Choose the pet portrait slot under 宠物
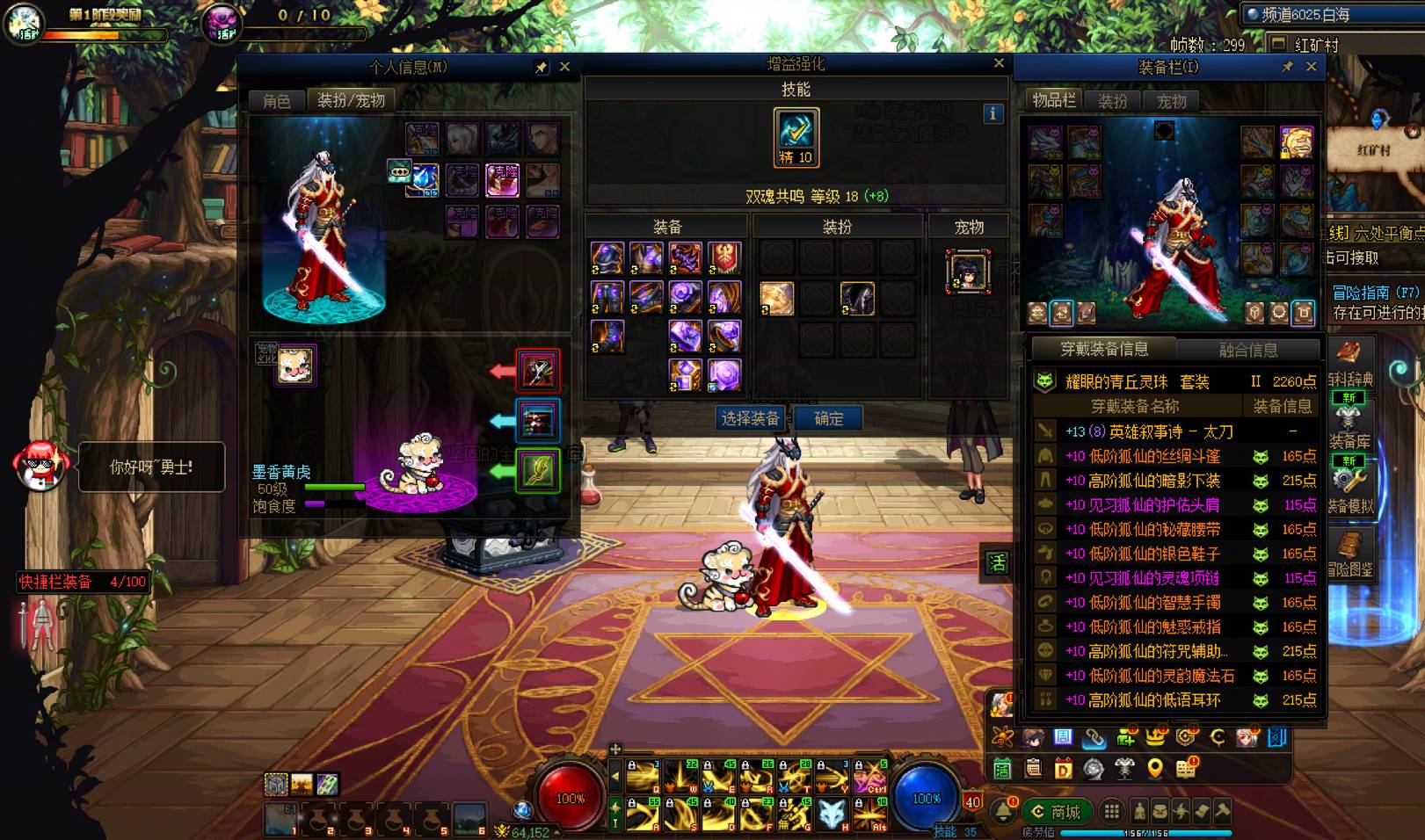1425x840 pixels. coord(968,271)
